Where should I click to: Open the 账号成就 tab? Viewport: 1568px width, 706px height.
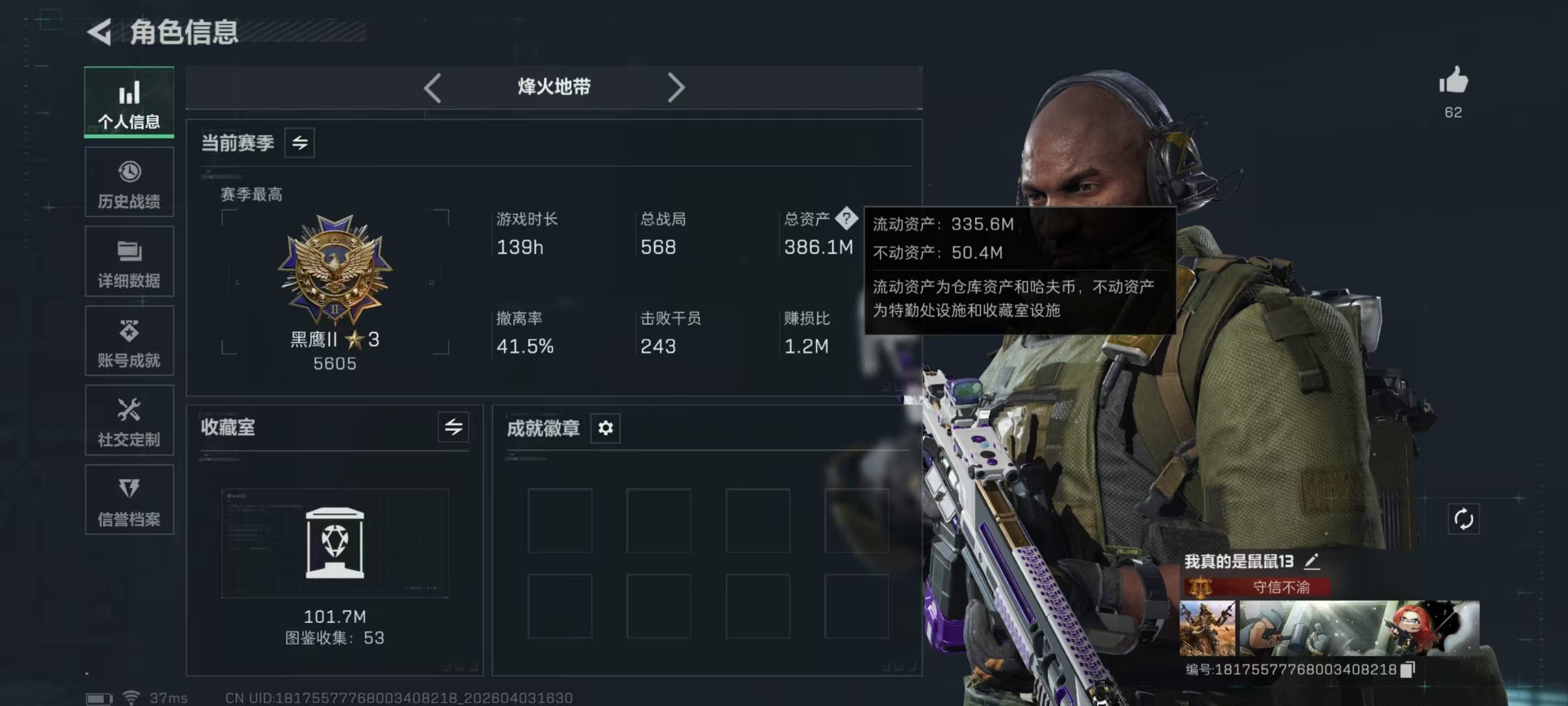point(129,341)
